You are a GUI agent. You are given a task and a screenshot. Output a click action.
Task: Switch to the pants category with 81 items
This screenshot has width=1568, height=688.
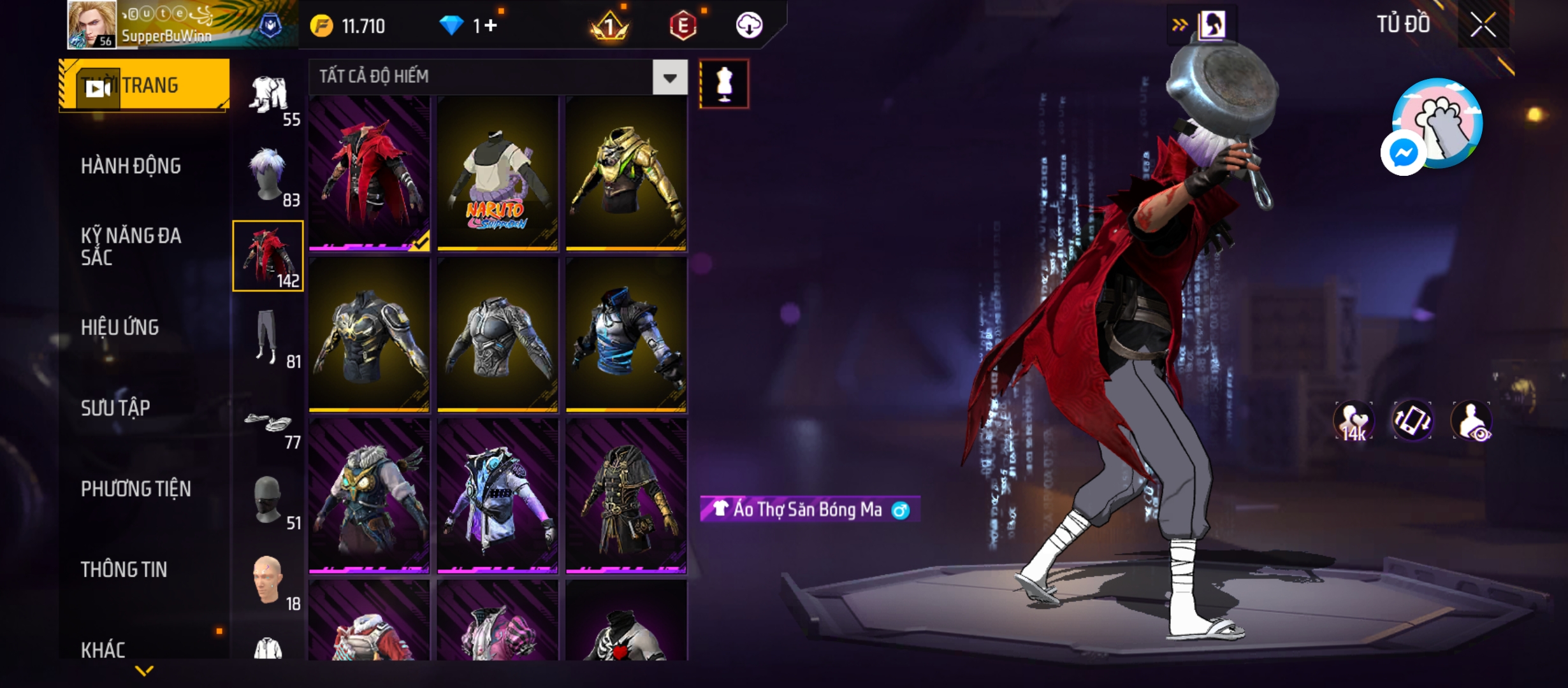click(268, 338)
